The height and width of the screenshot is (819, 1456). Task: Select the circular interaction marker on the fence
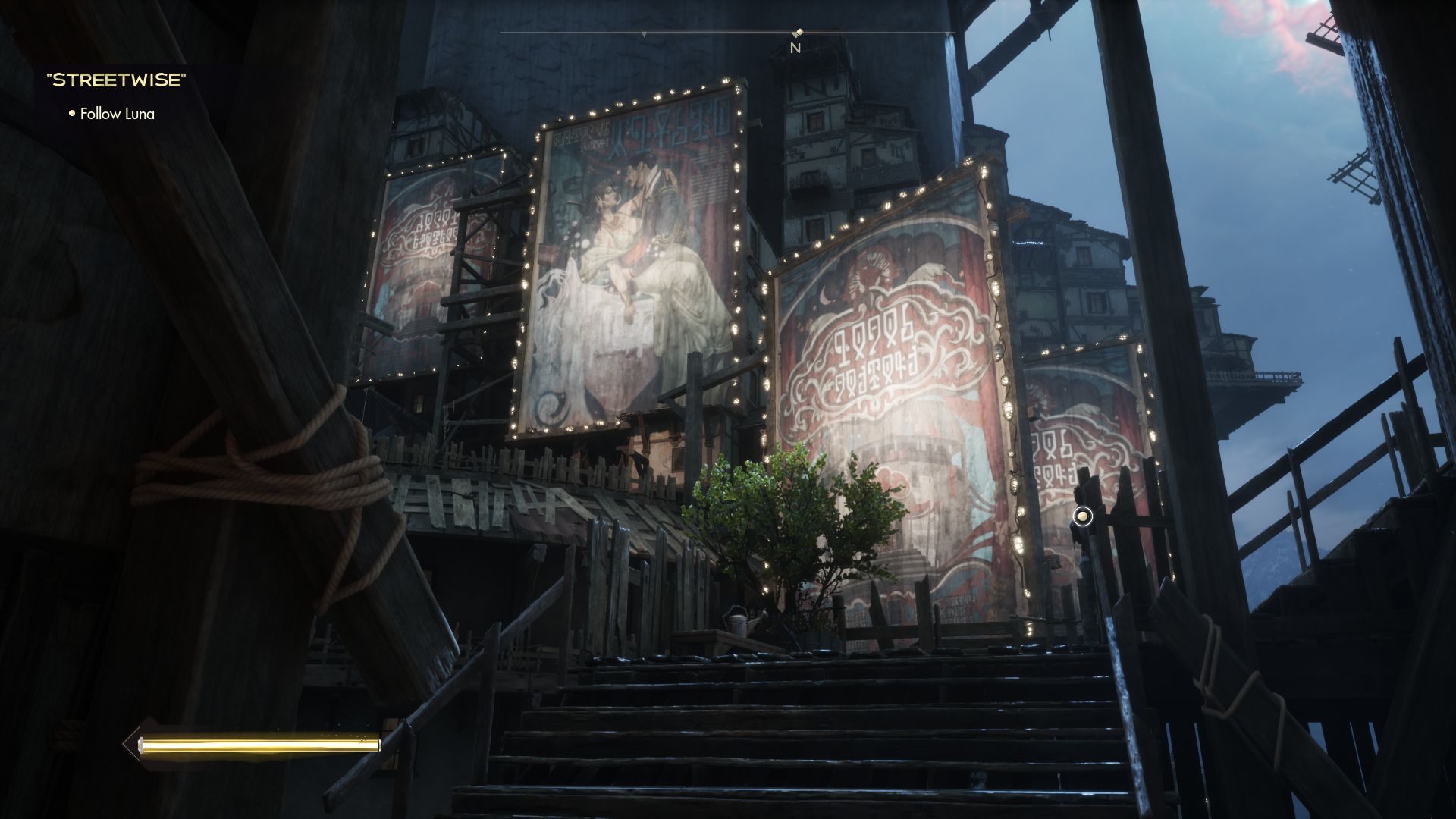pyautogui.click(x=1083, y=517)
